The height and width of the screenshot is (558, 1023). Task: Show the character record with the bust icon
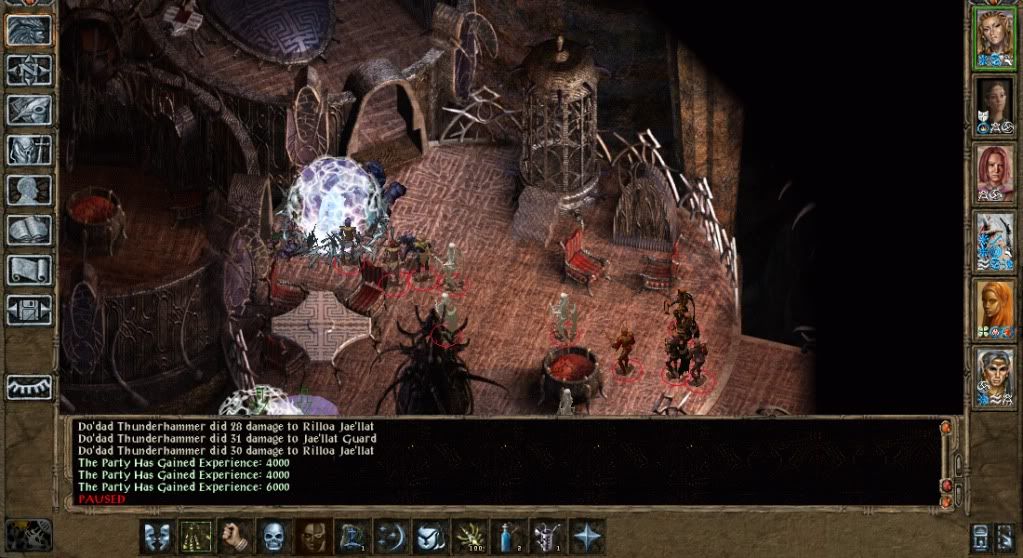coord(29,190)
